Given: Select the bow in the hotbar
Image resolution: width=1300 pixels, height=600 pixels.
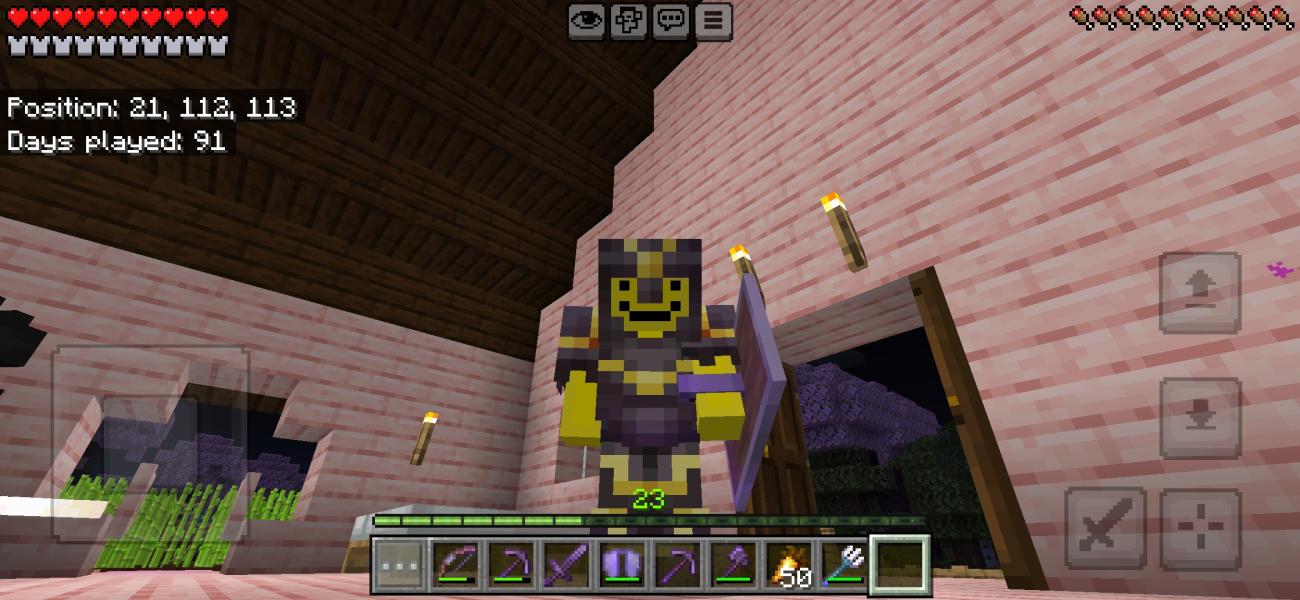Looking at the screenshot, I should (455, 565).
